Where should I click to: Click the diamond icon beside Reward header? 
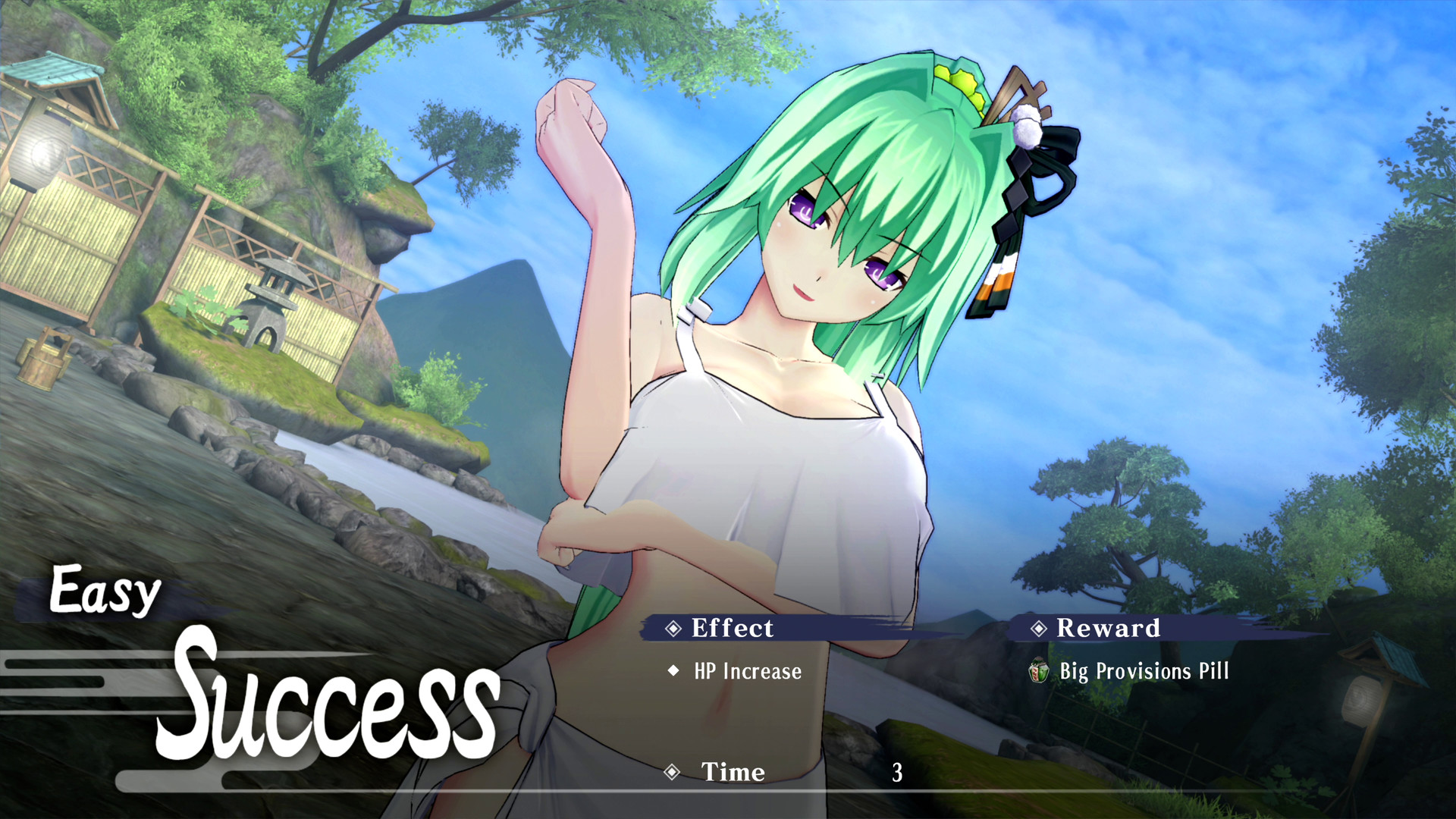click(1039, 628)
